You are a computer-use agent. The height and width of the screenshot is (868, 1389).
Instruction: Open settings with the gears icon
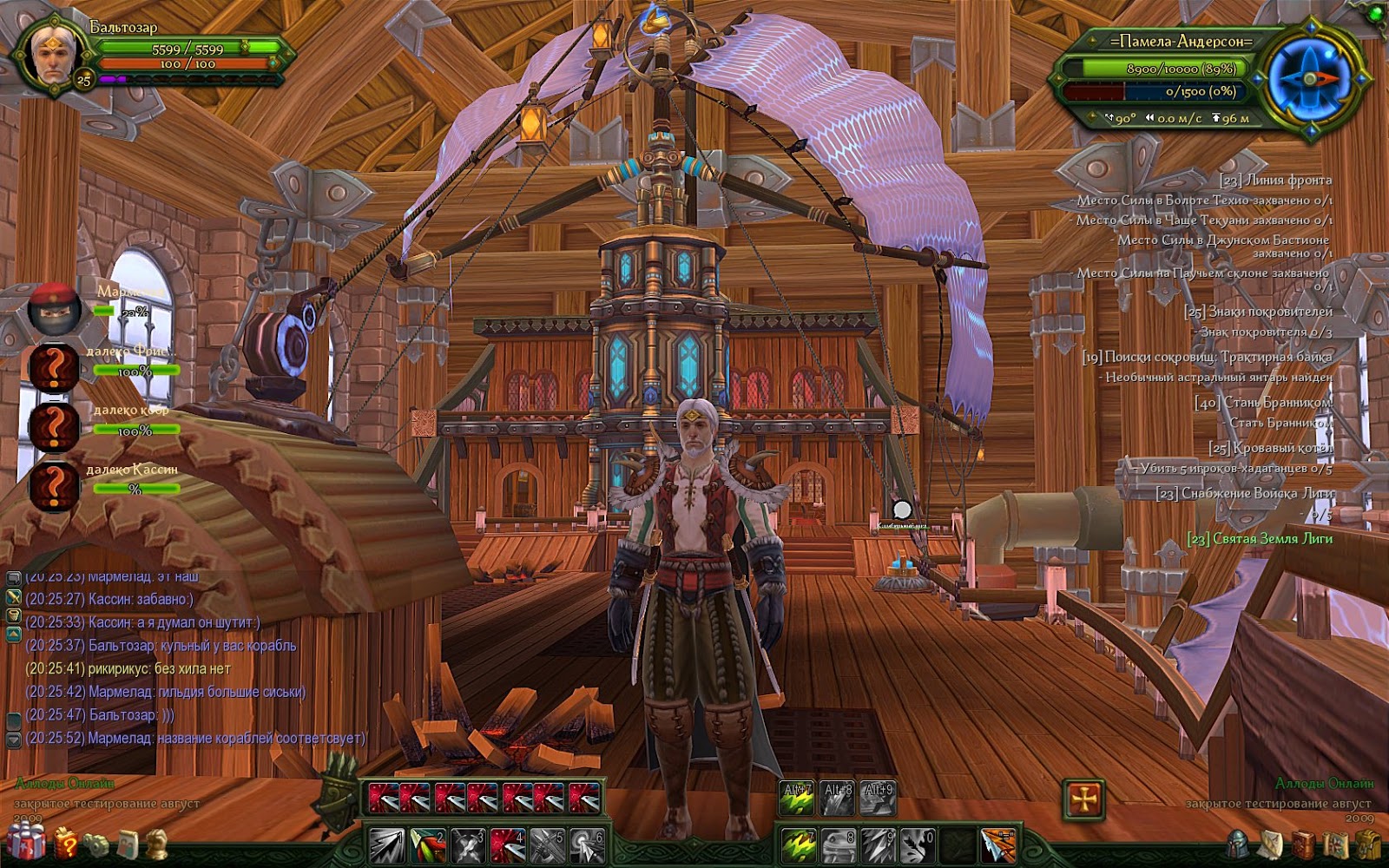pyautogui.click(x=96, y=843)
